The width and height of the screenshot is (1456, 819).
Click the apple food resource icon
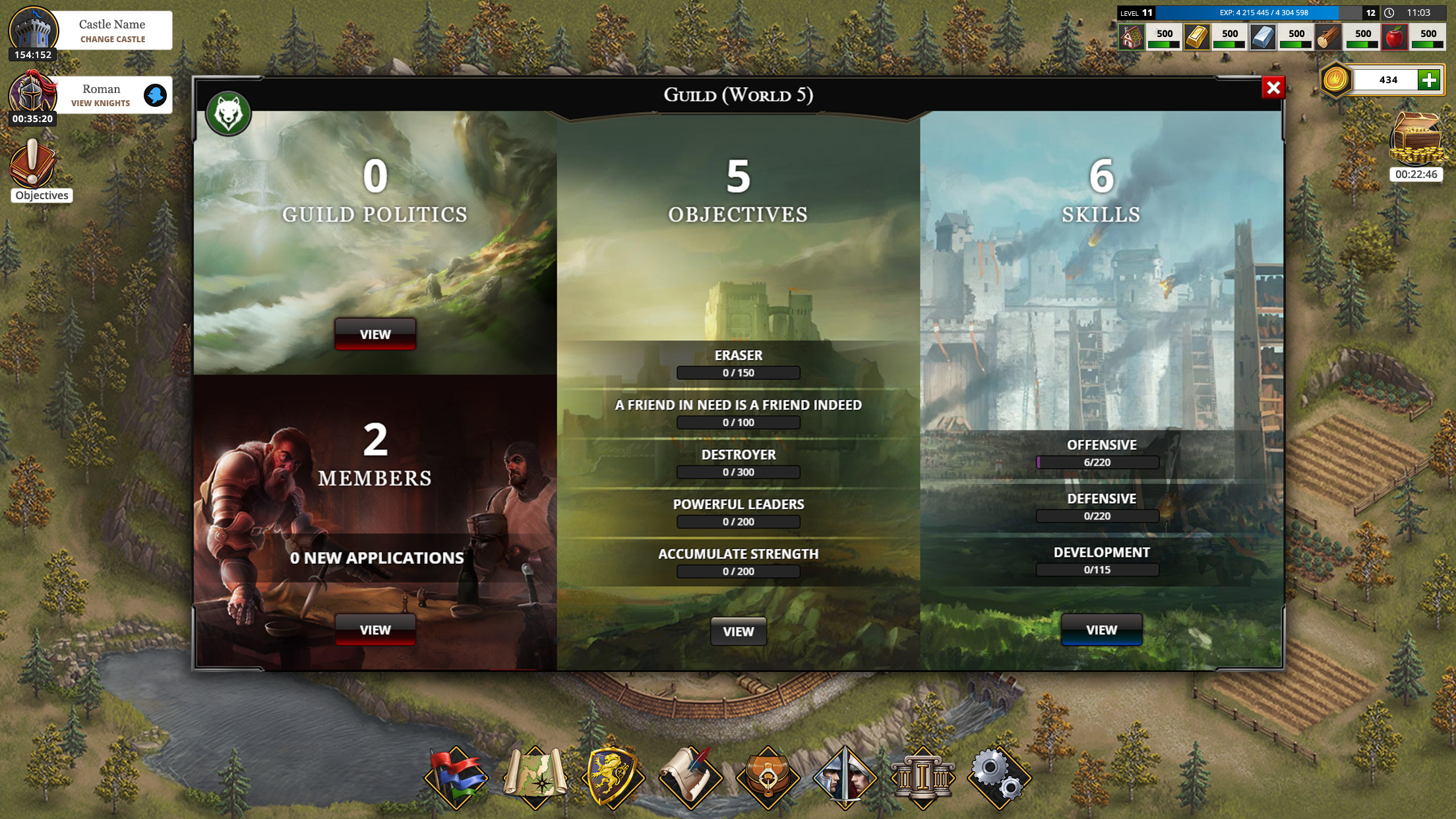pos(1395,37)
